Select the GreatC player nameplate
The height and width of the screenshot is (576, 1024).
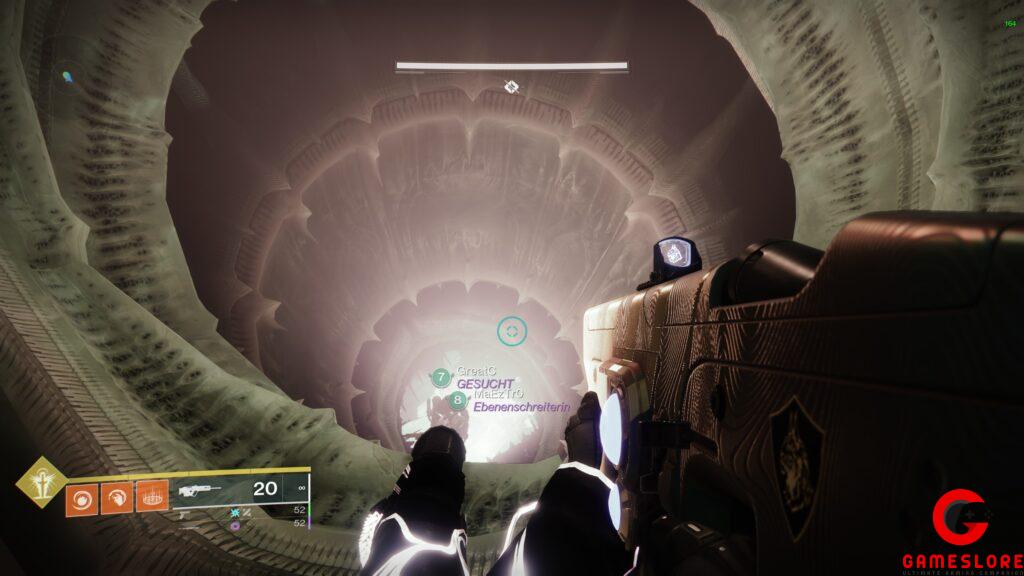click(x=476, y=372)
